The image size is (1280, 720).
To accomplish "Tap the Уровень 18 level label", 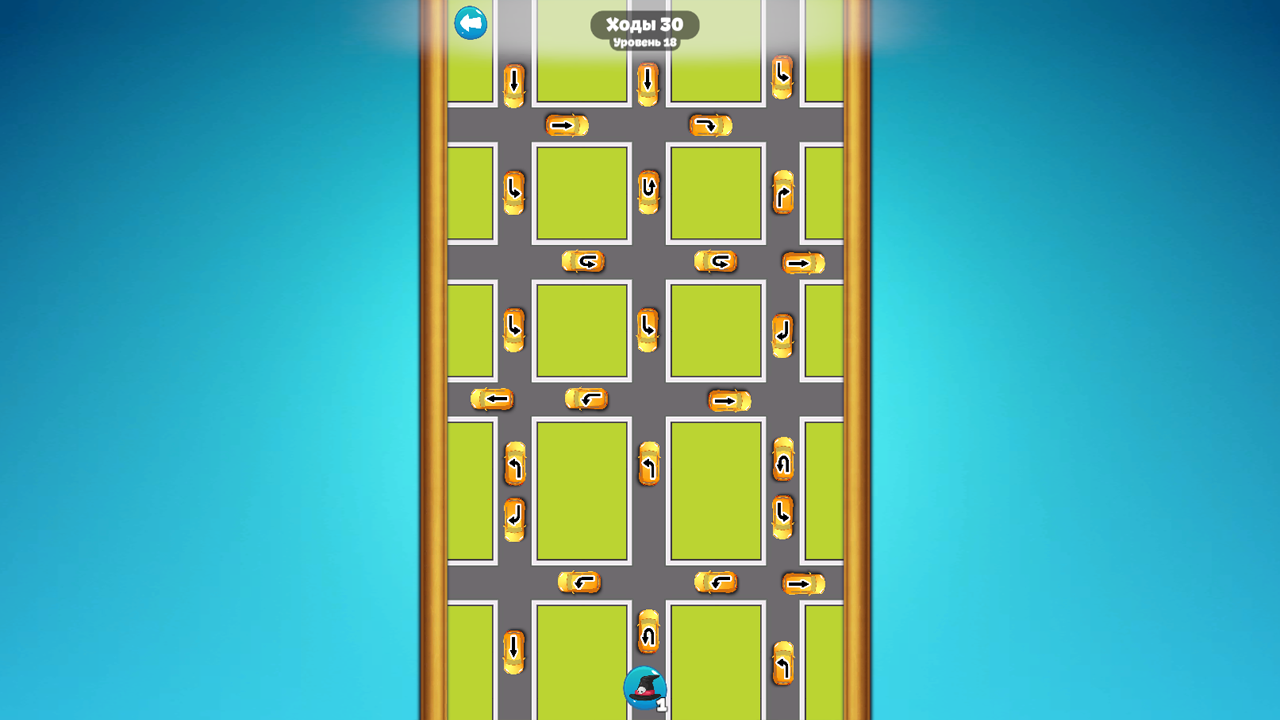I will [647, 43].
